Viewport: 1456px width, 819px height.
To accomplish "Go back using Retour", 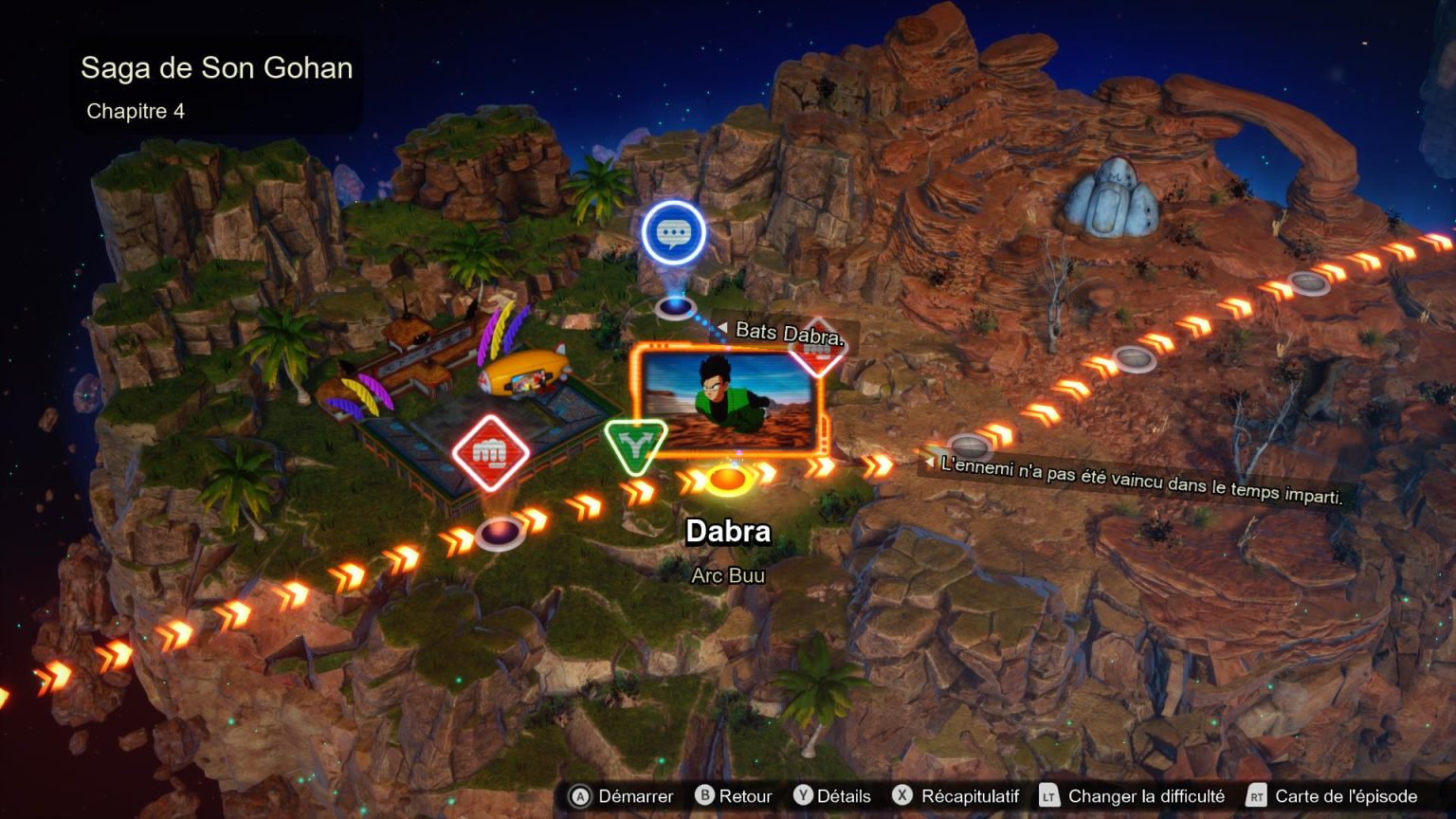I will (745, 797).
